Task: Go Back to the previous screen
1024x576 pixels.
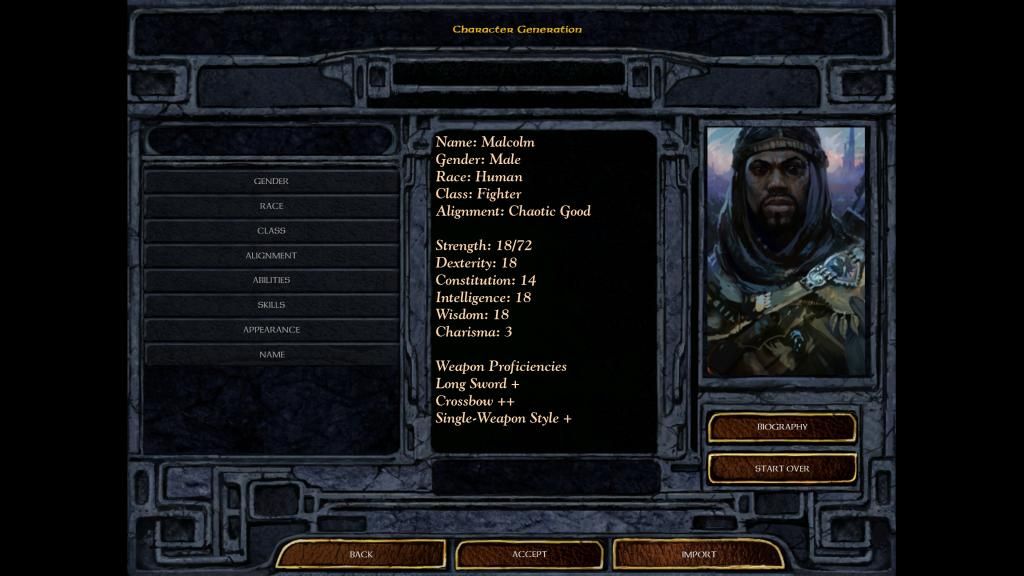Action: 361,554
